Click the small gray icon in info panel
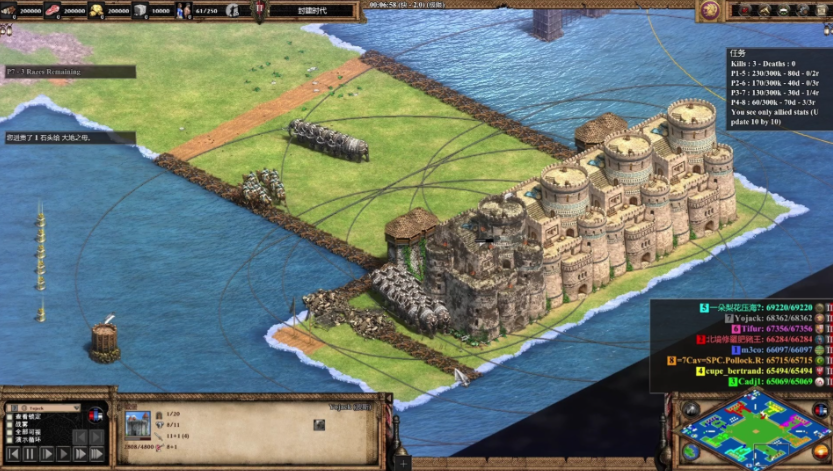The image size is (833, 471). coord(319,425)
